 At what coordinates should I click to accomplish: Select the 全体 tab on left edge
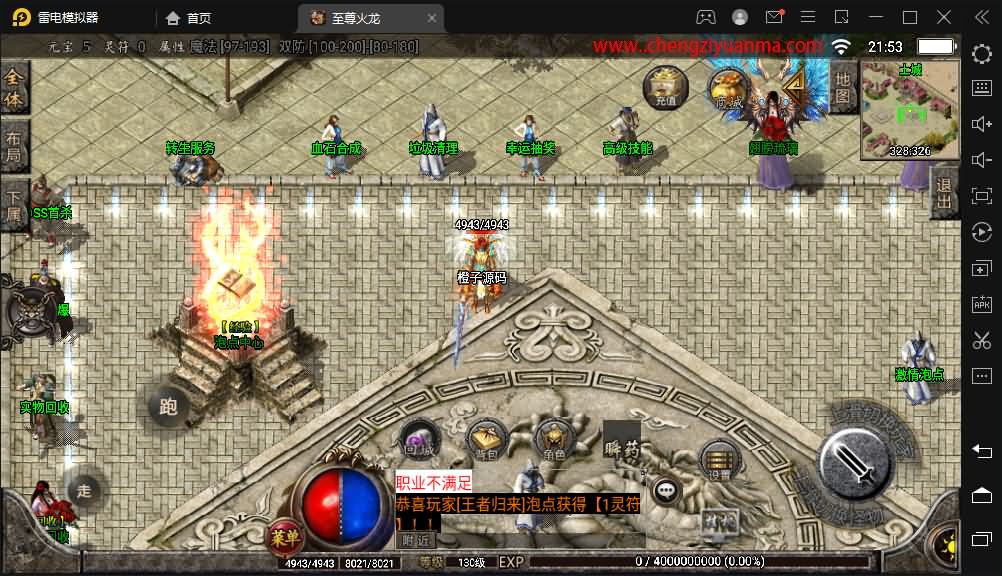pos(14,88)
